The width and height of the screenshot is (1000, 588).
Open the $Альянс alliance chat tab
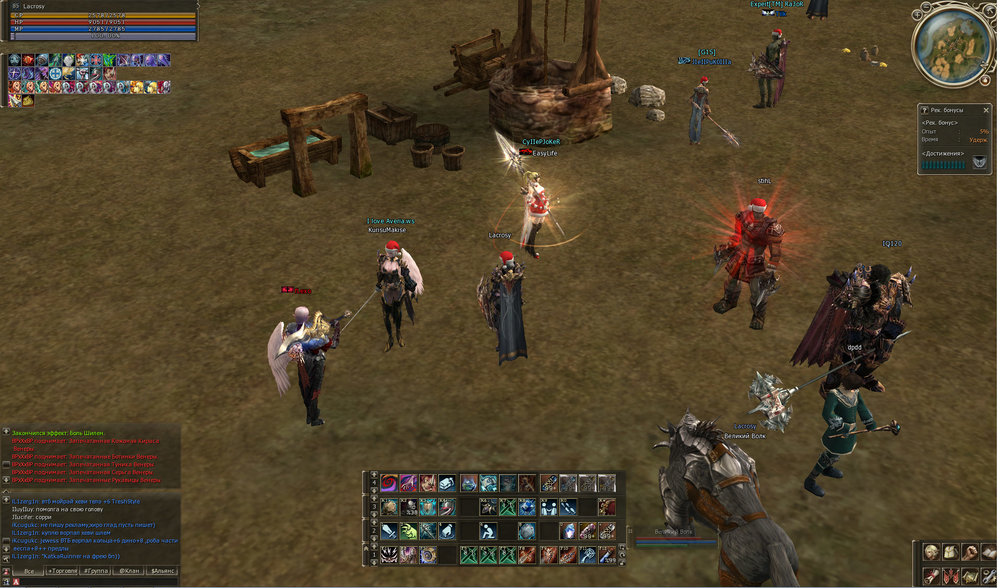(162, 570)
